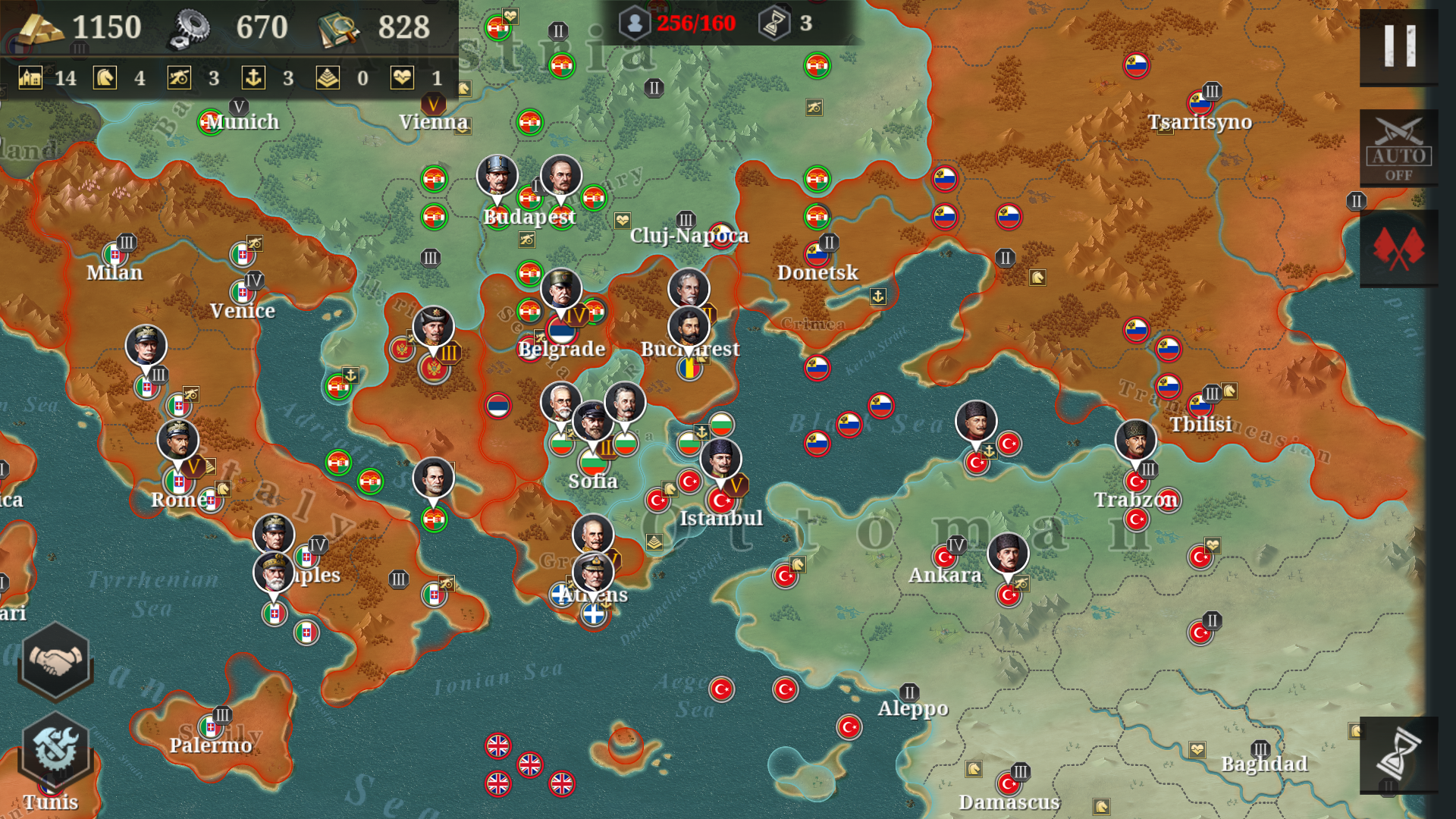This screenshot has height=819, width=1456.
Task: Toggle the AUTO battle setting to on
Action: [1400, 146]
